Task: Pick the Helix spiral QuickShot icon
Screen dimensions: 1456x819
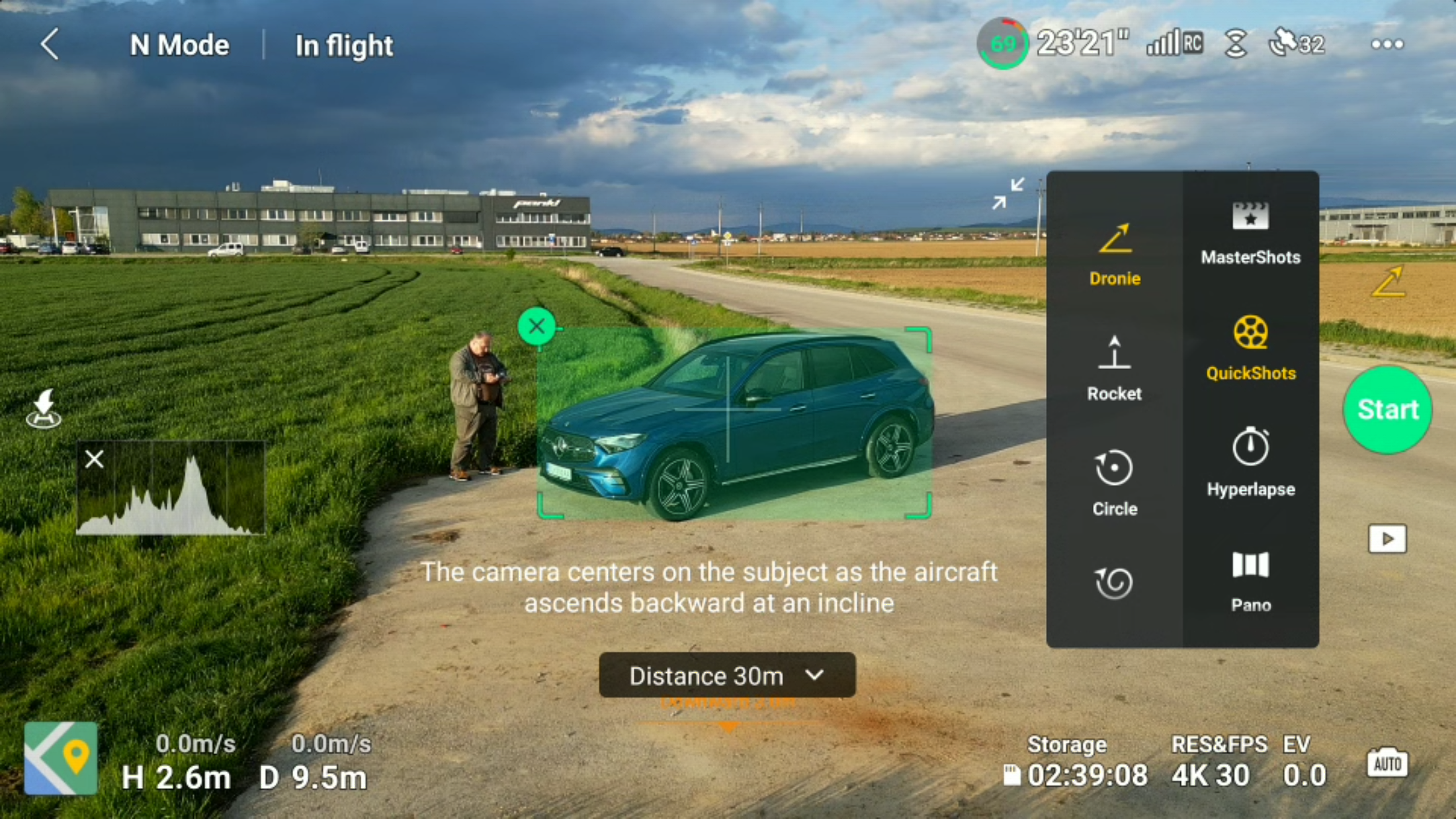Action: (1115, 583)
